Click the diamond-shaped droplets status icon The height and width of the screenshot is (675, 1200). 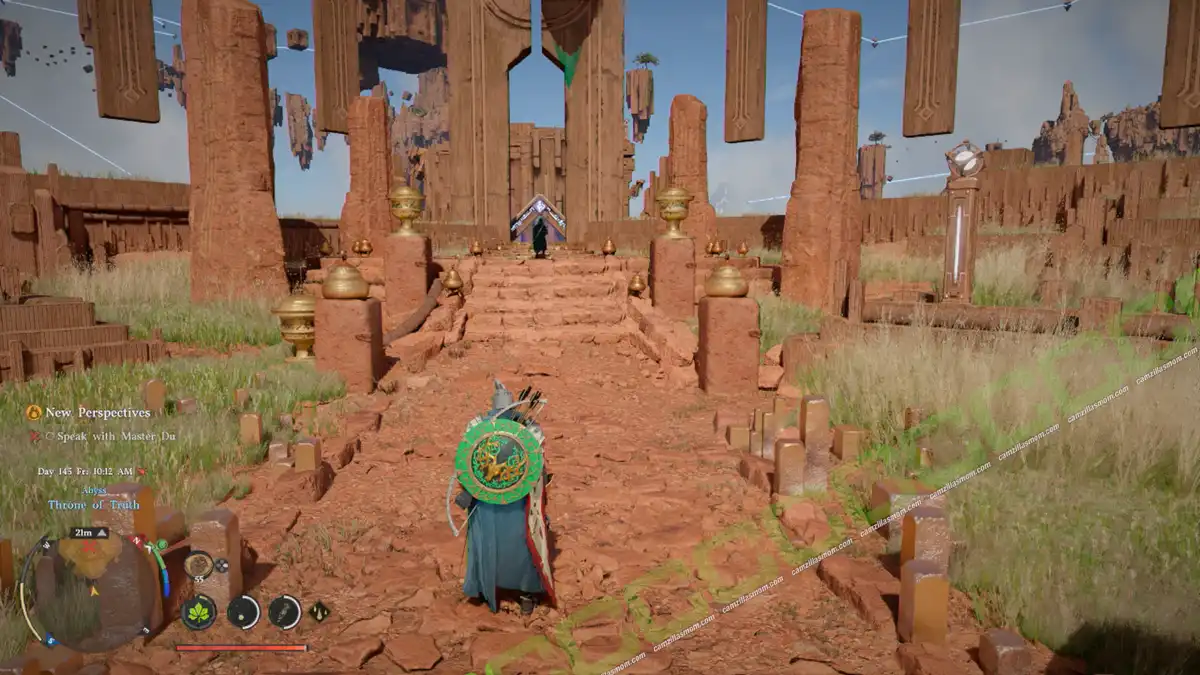tap(320, 611)
